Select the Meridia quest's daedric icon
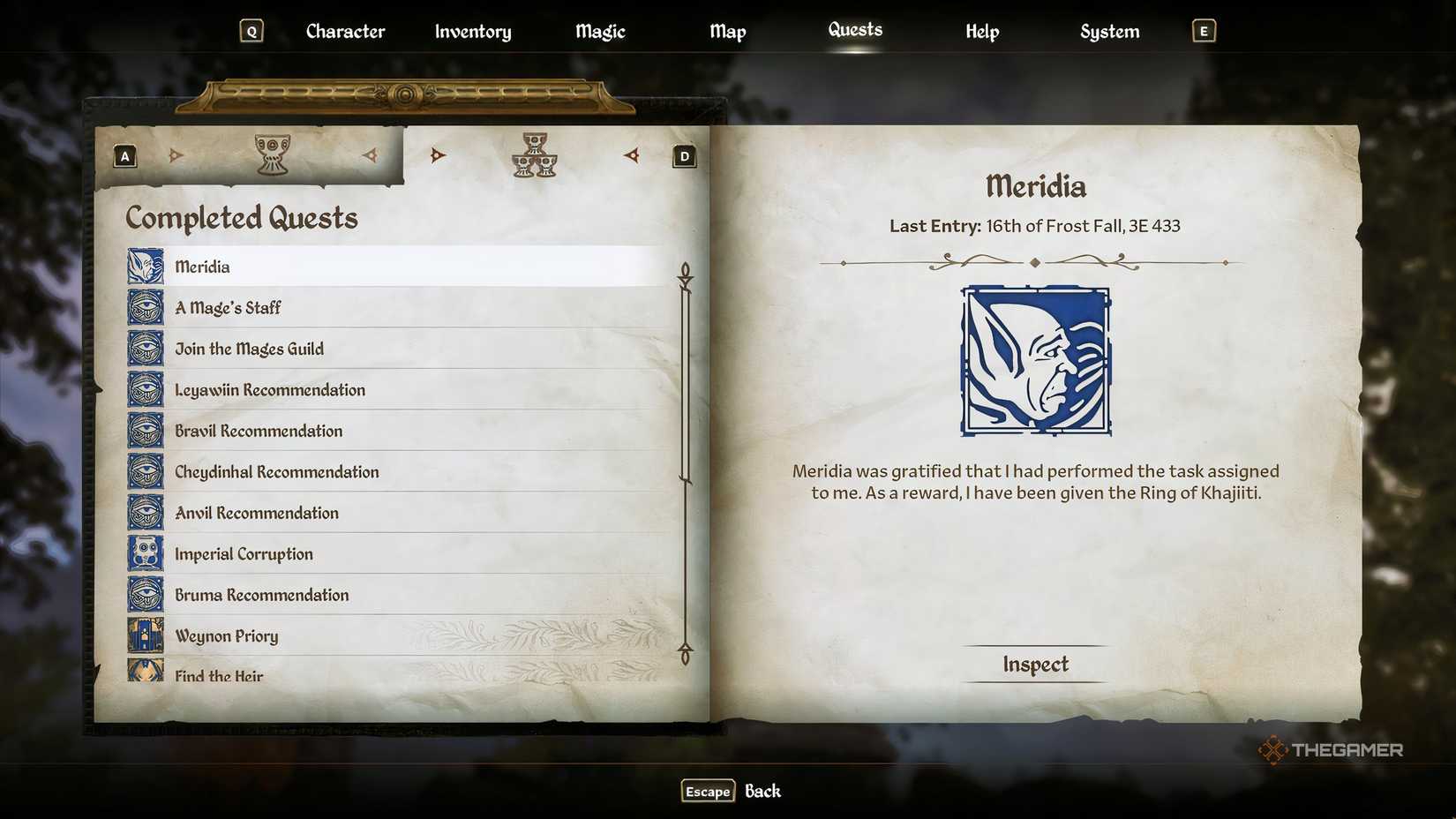This screenshot has height=819, width=1456. pyautogui.click(x=144, y=266)
